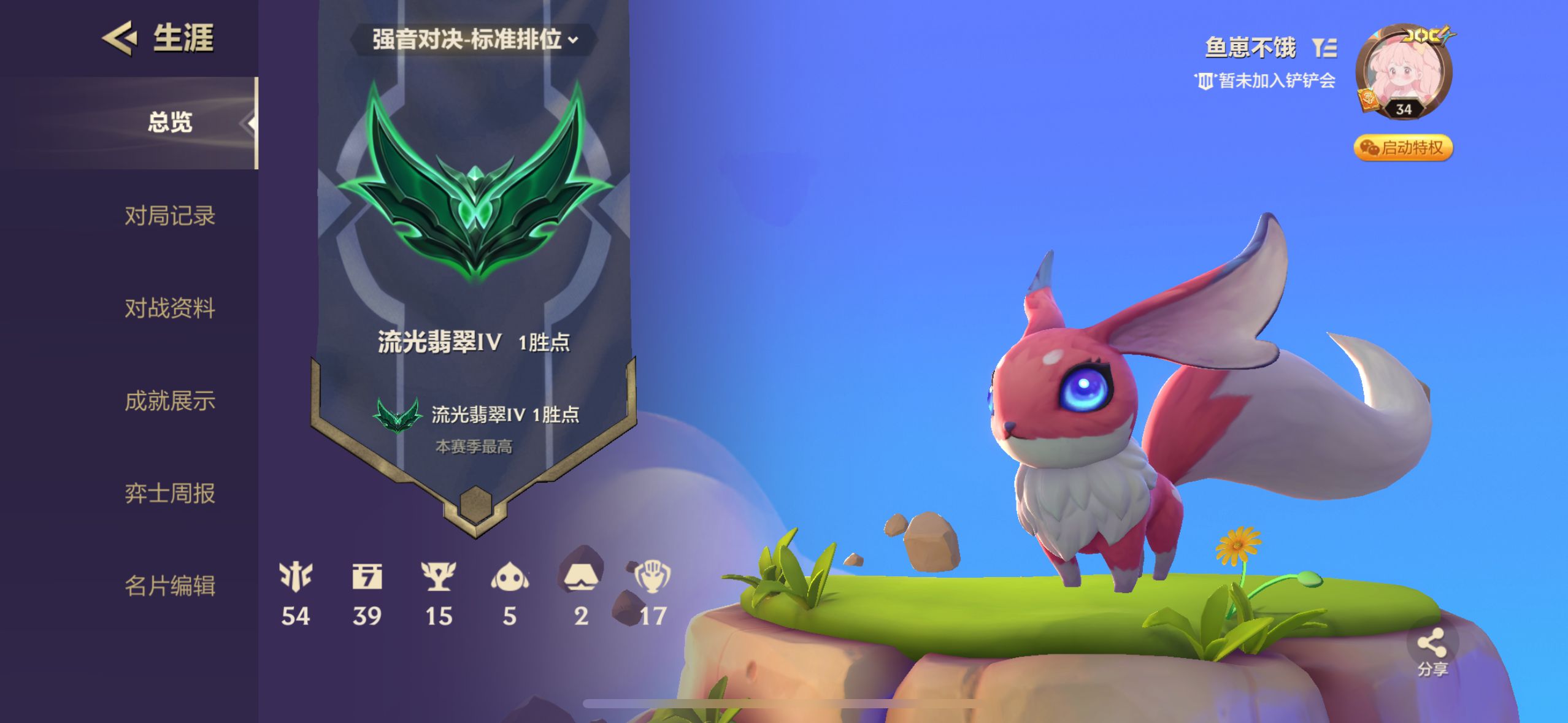Select the battles-played sword icon showing 54
The width and height of the screenshot is (1568, 723).
click(x=297, y=577)
